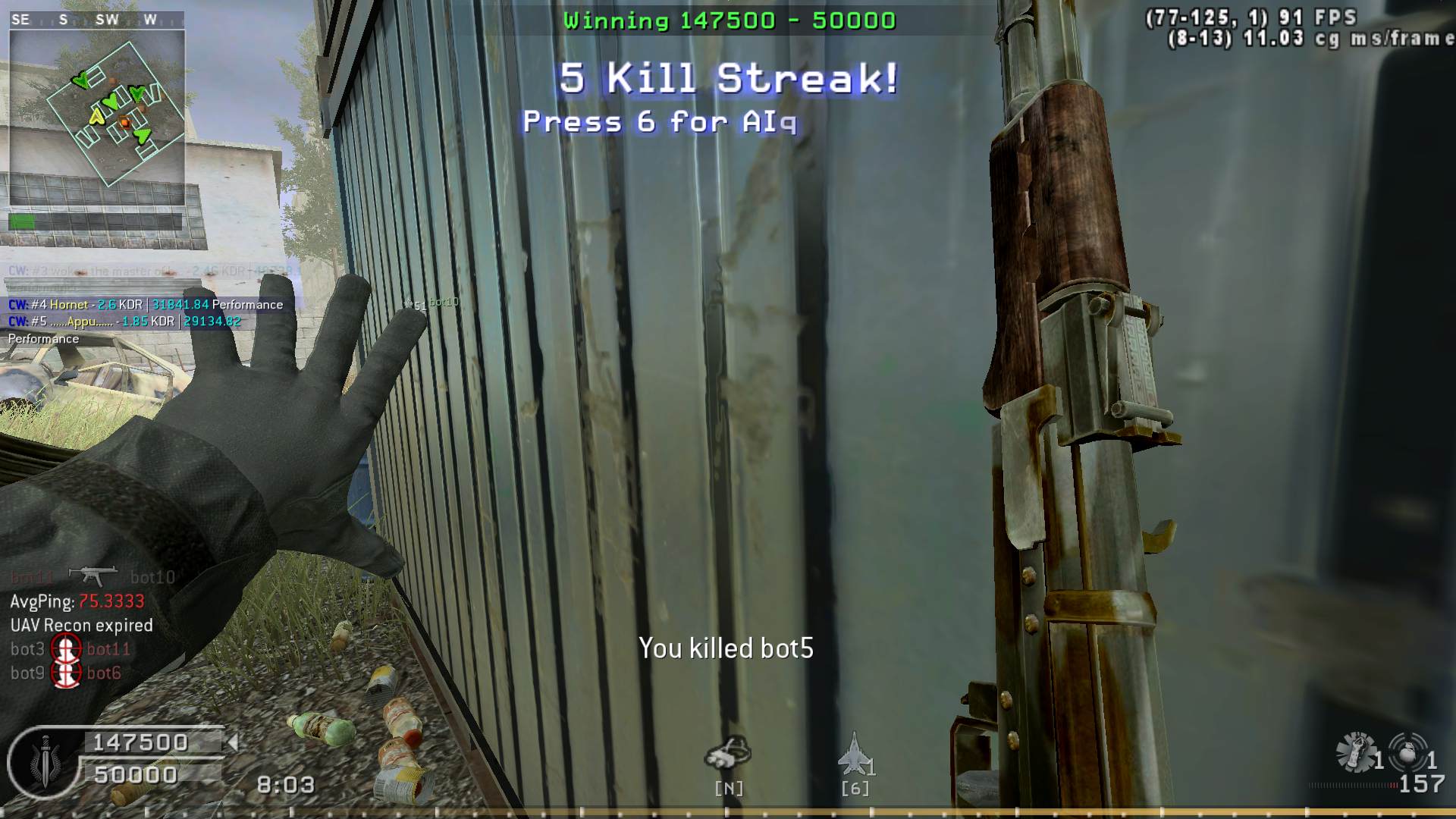
Task: Click the minimap radar
Action: (x=97, y=118)
